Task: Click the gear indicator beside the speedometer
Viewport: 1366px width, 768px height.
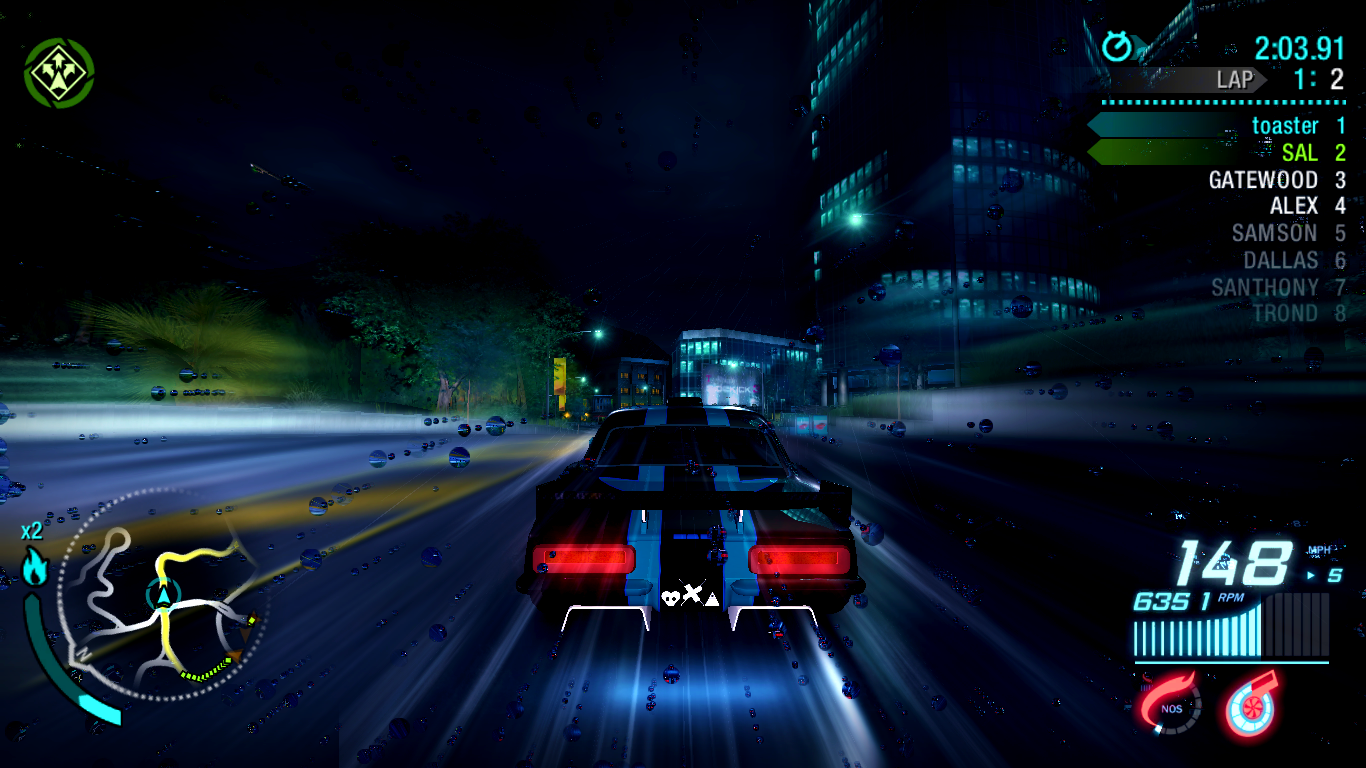Action: (1336, 577)
